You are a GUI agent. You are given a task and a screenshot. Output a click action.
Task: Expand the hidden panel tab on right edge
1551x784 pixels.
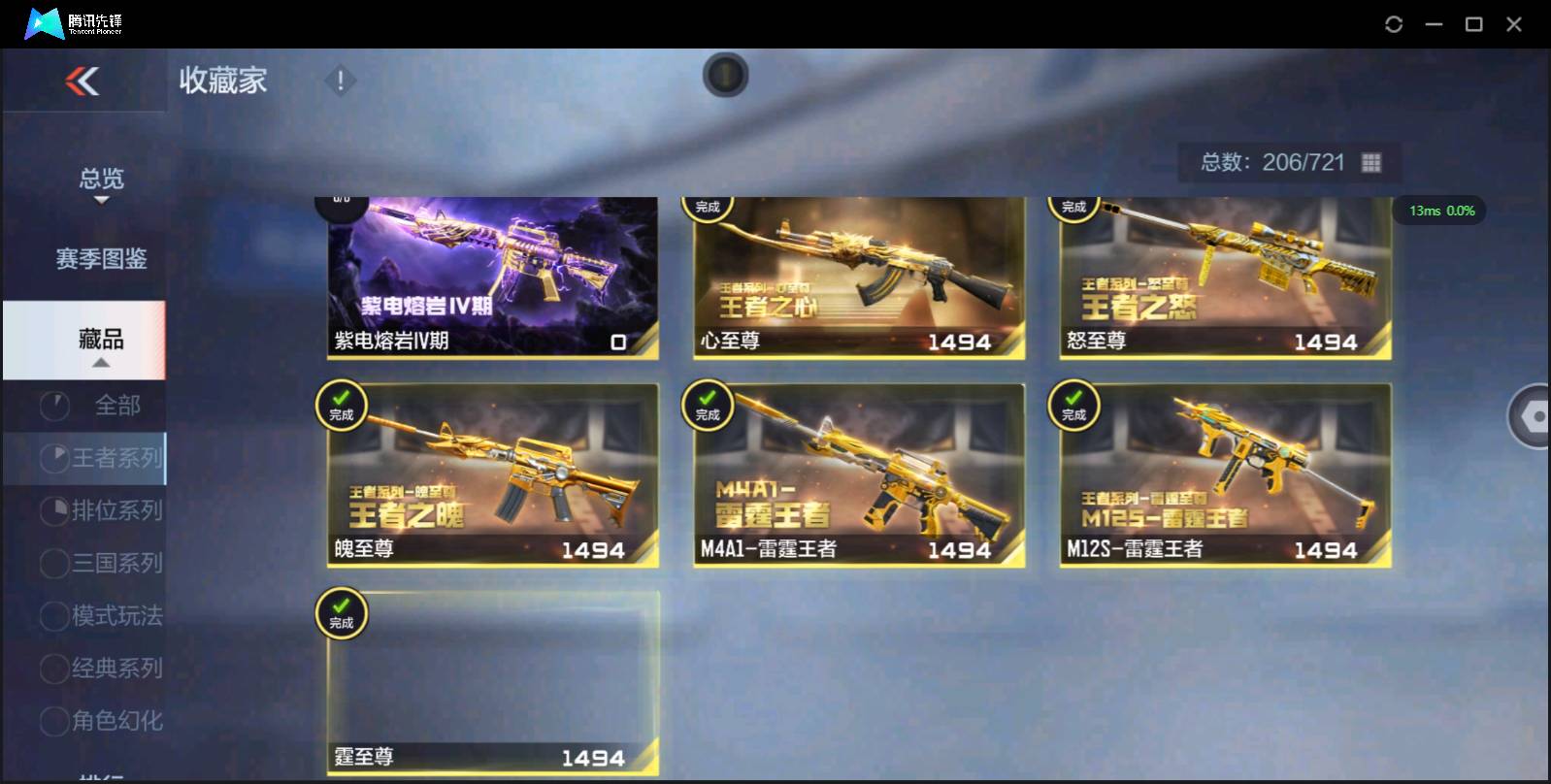pyautogui.click(x=1530, y=417)
